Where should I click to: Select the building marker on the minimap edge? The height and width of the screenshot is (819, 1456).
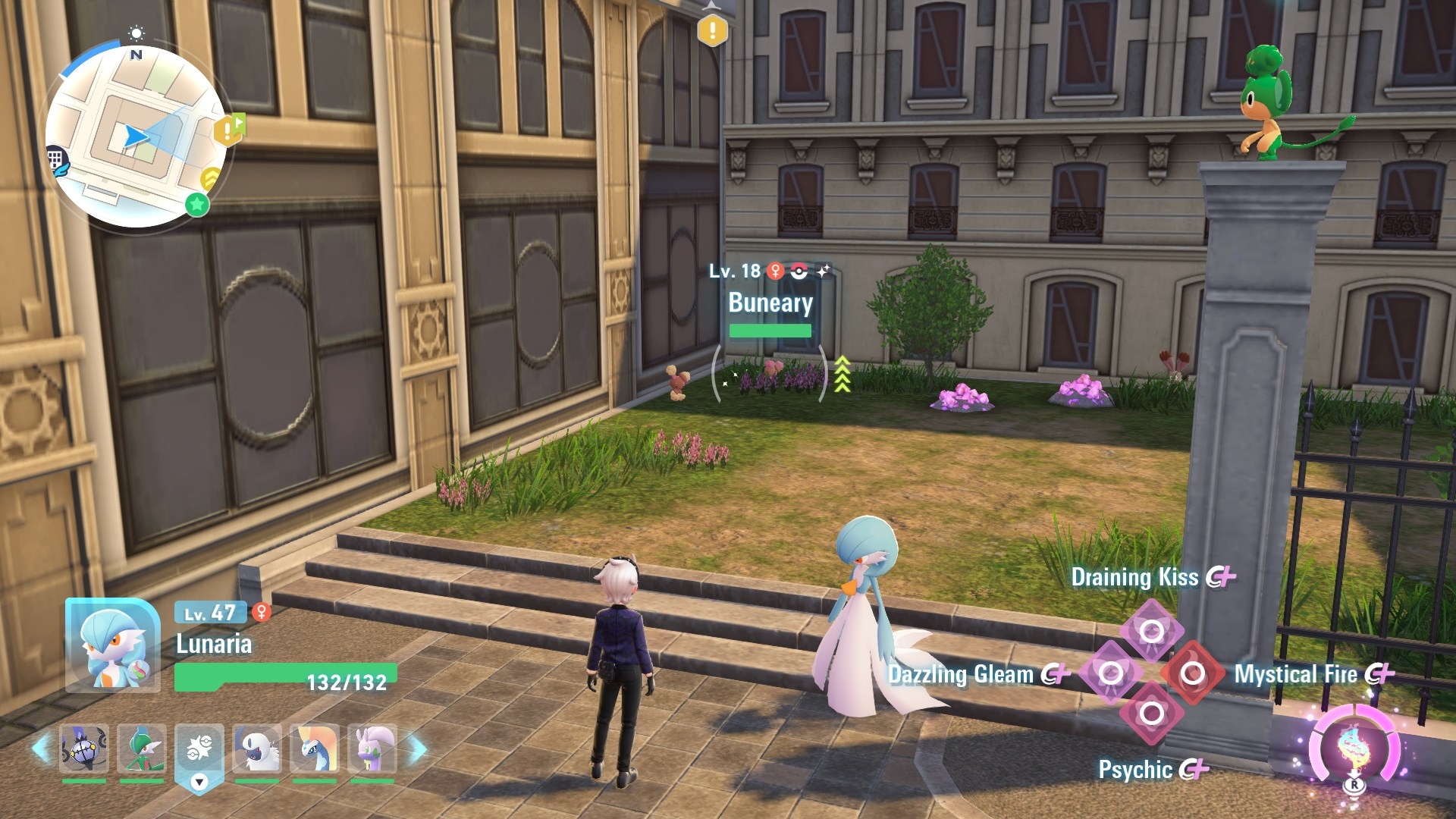click(56, 161)
